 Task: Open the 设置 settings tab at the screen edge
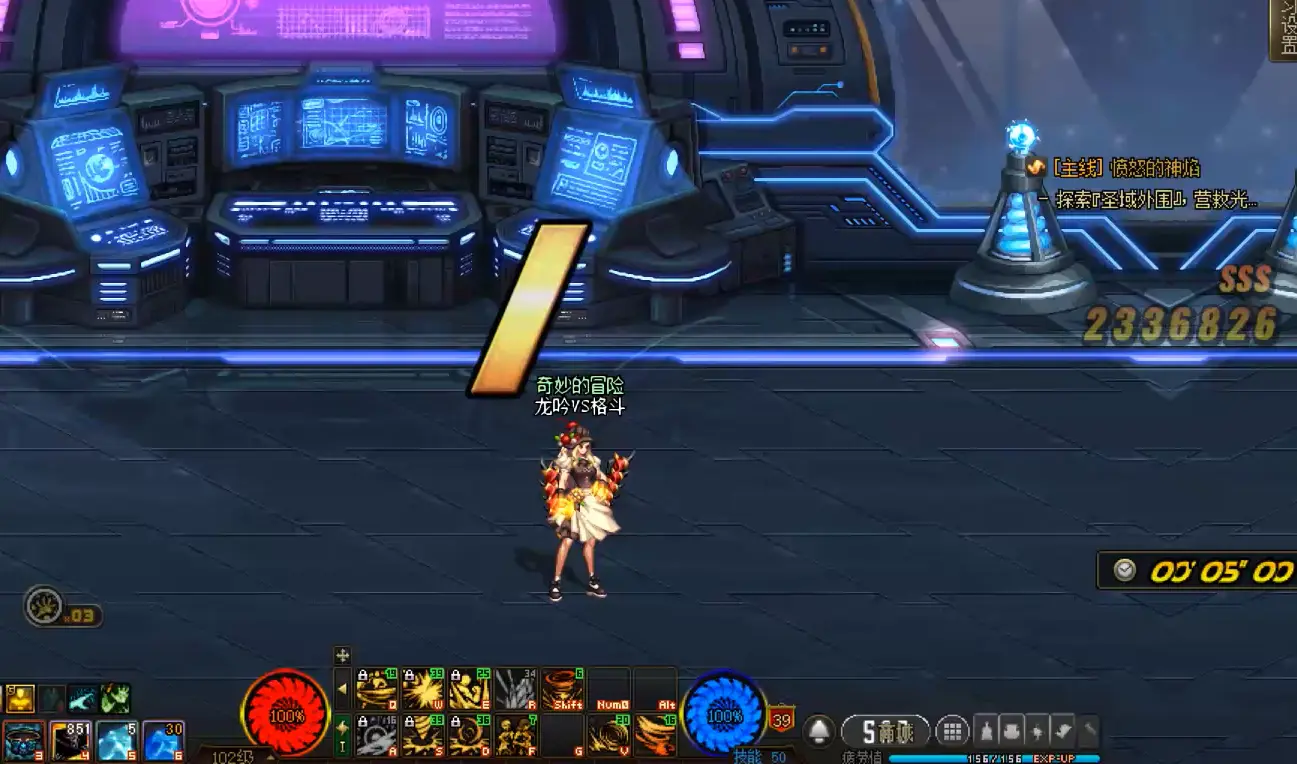(1283, 30)
